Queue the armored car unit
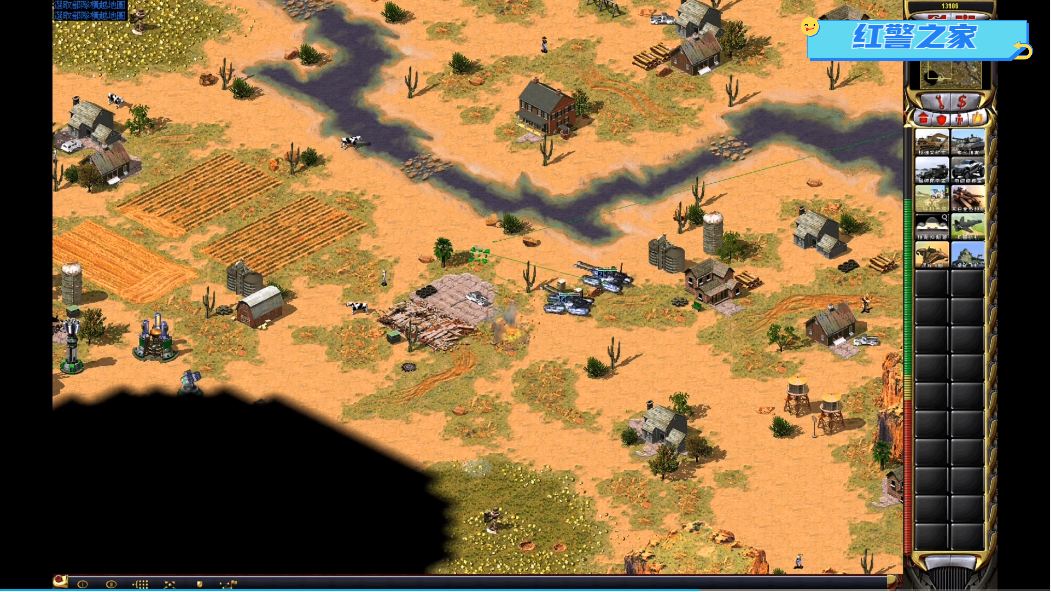Image resolution: width=1051 pixels, height=592 pixels. click(968, 170)
